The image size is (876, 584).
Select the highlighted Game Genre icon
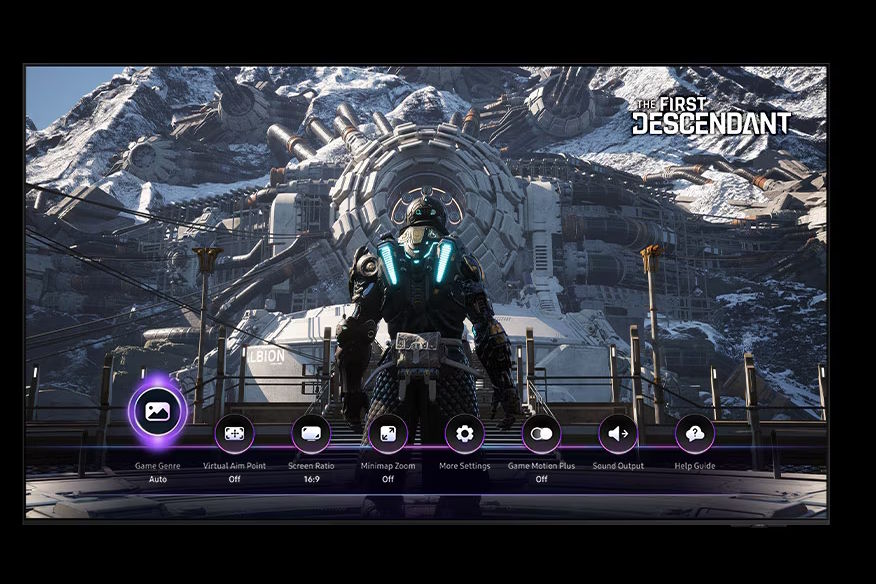(x=157, y=411)
